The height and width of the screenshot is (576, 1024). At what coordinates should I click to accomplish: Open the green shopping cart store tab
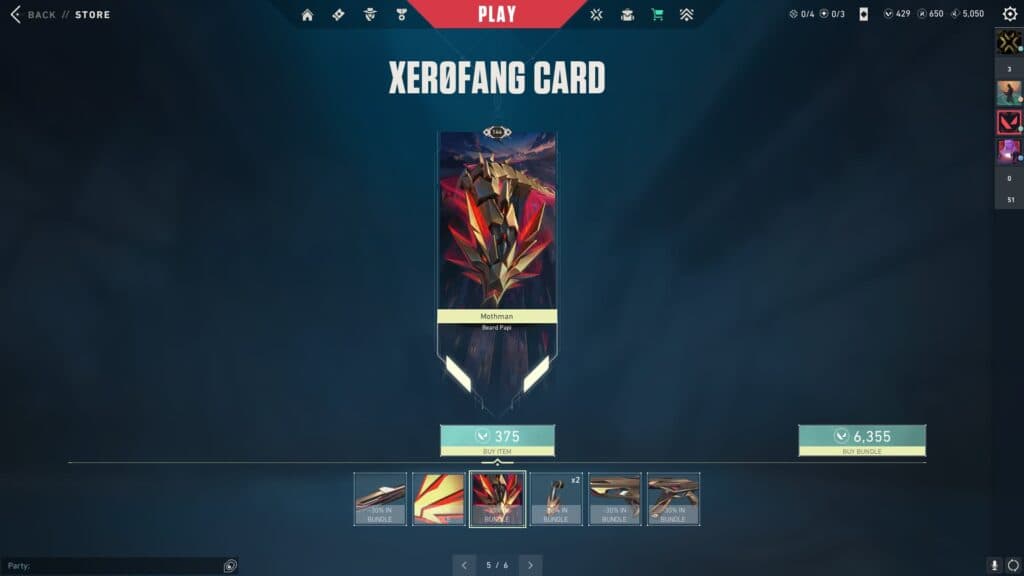click(x=657, y=15)
